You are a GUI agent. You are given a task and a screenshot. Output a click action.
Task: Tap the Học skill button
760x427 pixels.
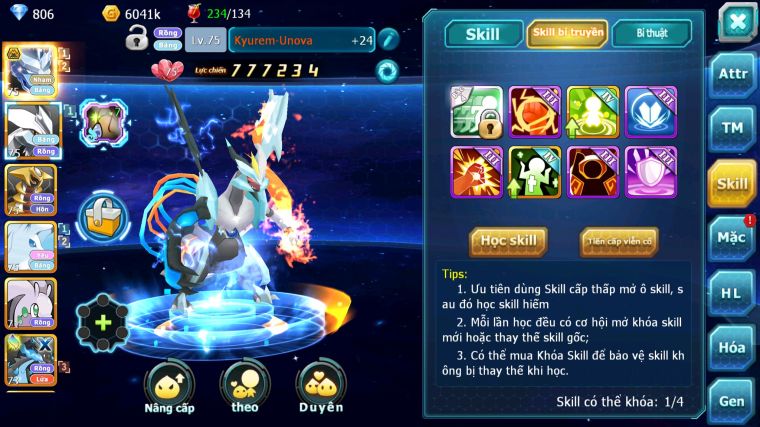508,241
